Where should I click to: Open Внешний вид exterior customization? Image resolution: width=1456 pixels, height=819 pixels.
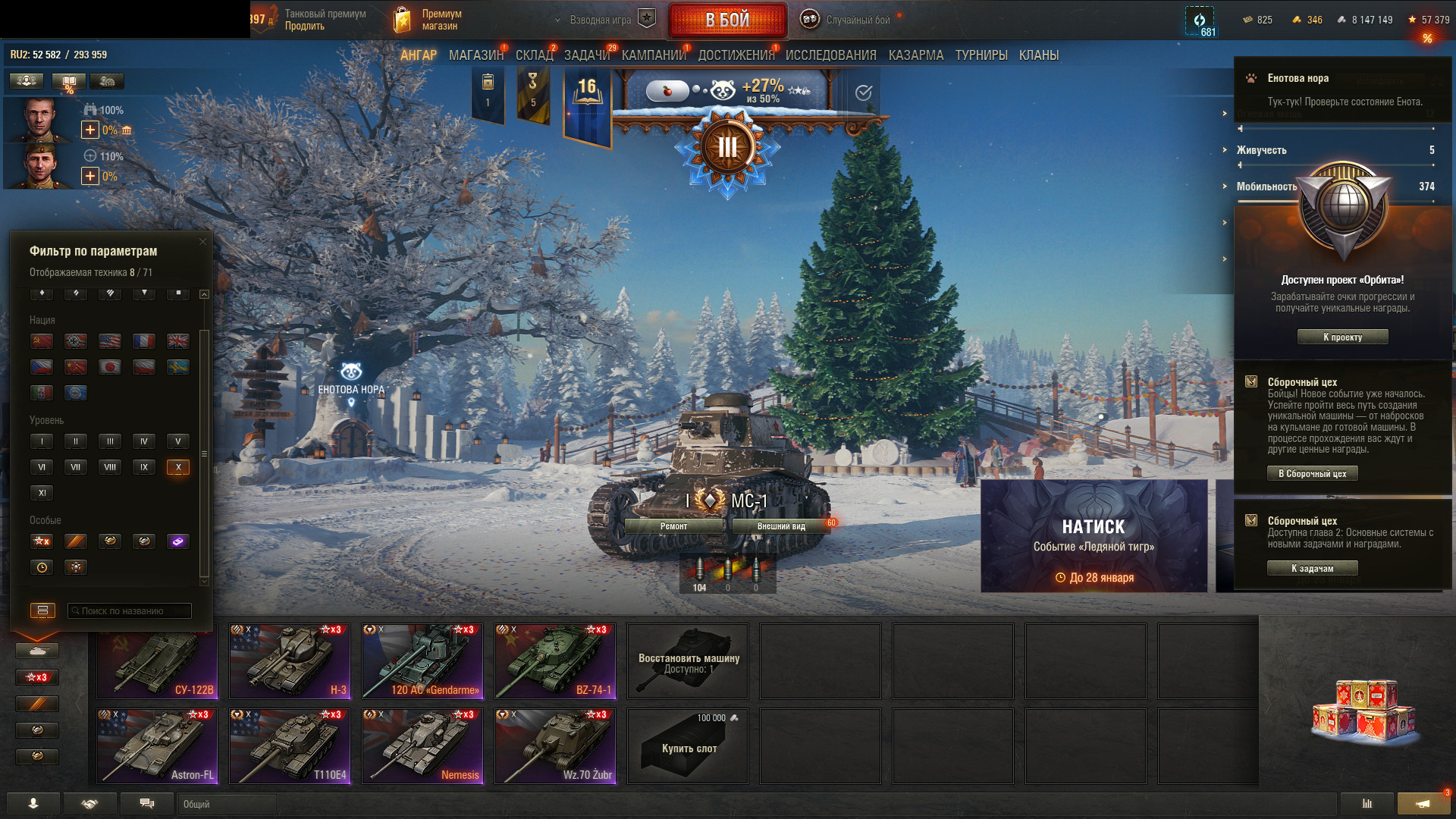781,526
